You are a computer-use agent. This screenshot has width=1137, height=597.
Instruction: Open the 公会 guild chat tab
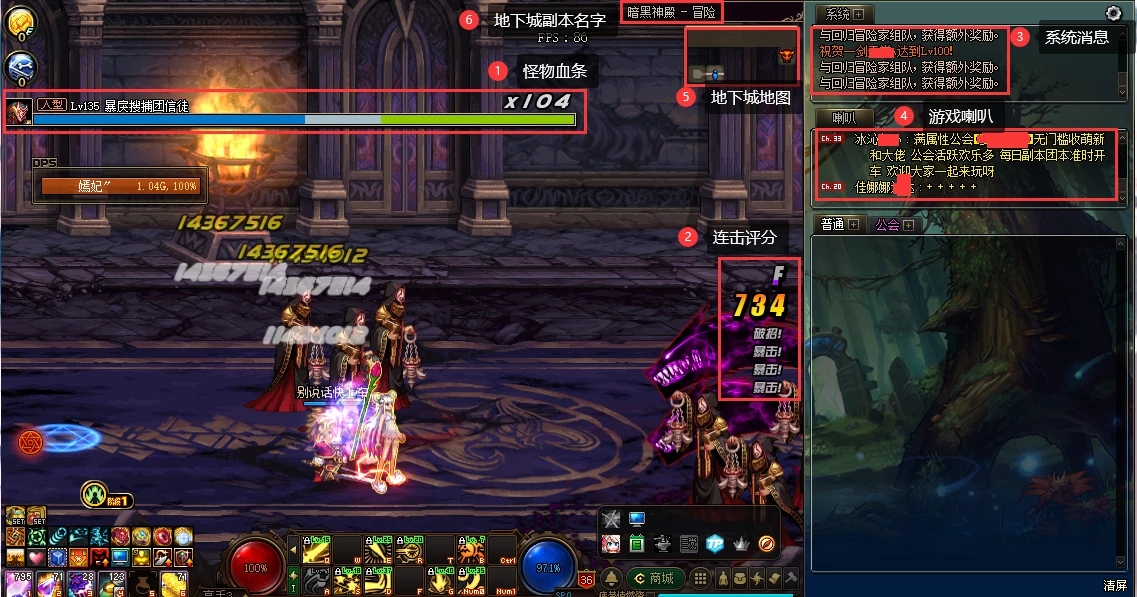[x=887, y=225]
